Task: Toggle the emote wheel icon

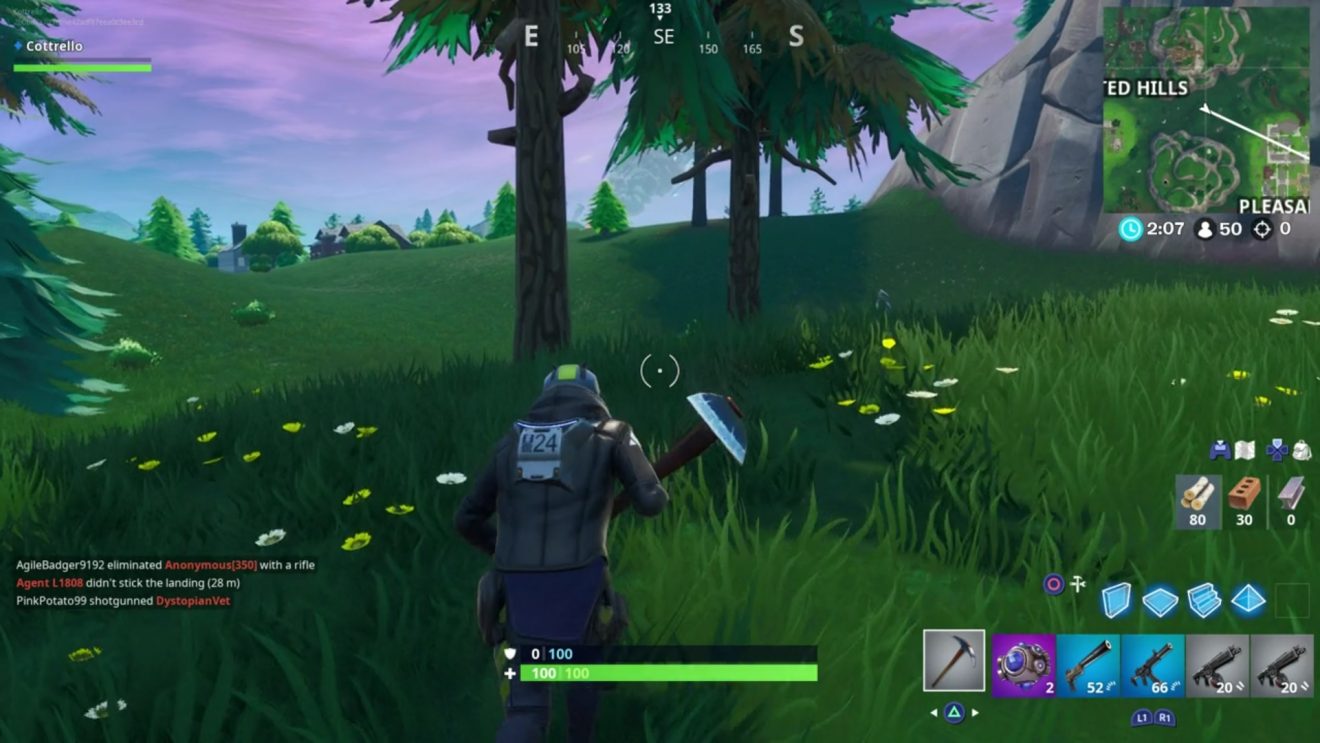Action: [x=1052, y=583]
